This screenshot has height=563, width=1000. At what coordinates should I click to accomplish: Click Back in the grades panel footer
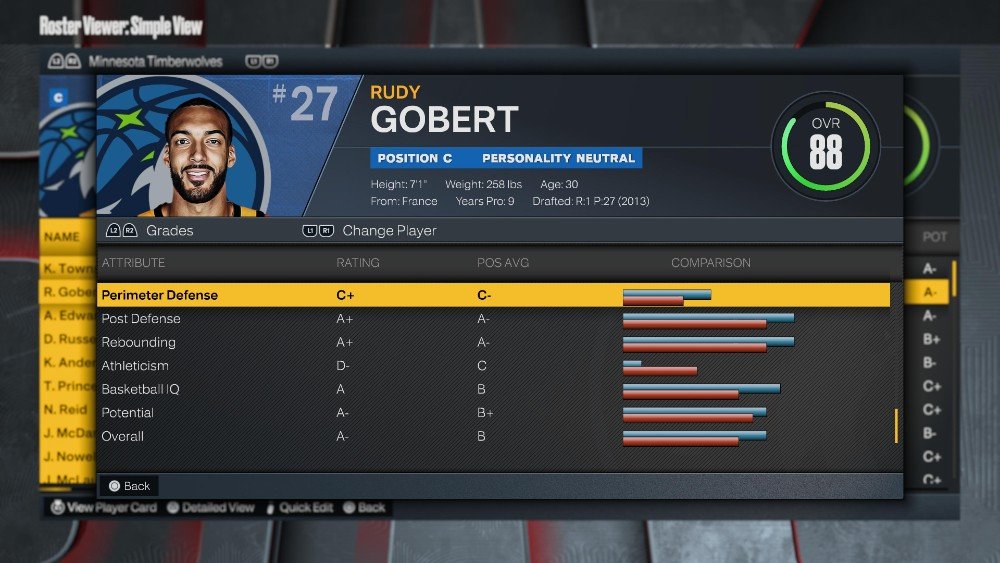[x=130, y=486]
